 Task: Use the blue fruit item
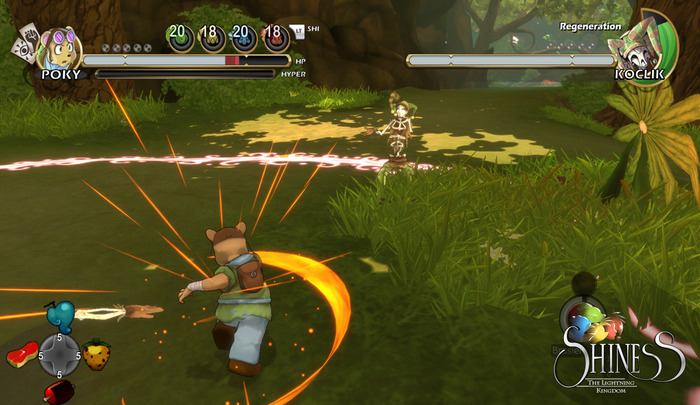(60, 317)
